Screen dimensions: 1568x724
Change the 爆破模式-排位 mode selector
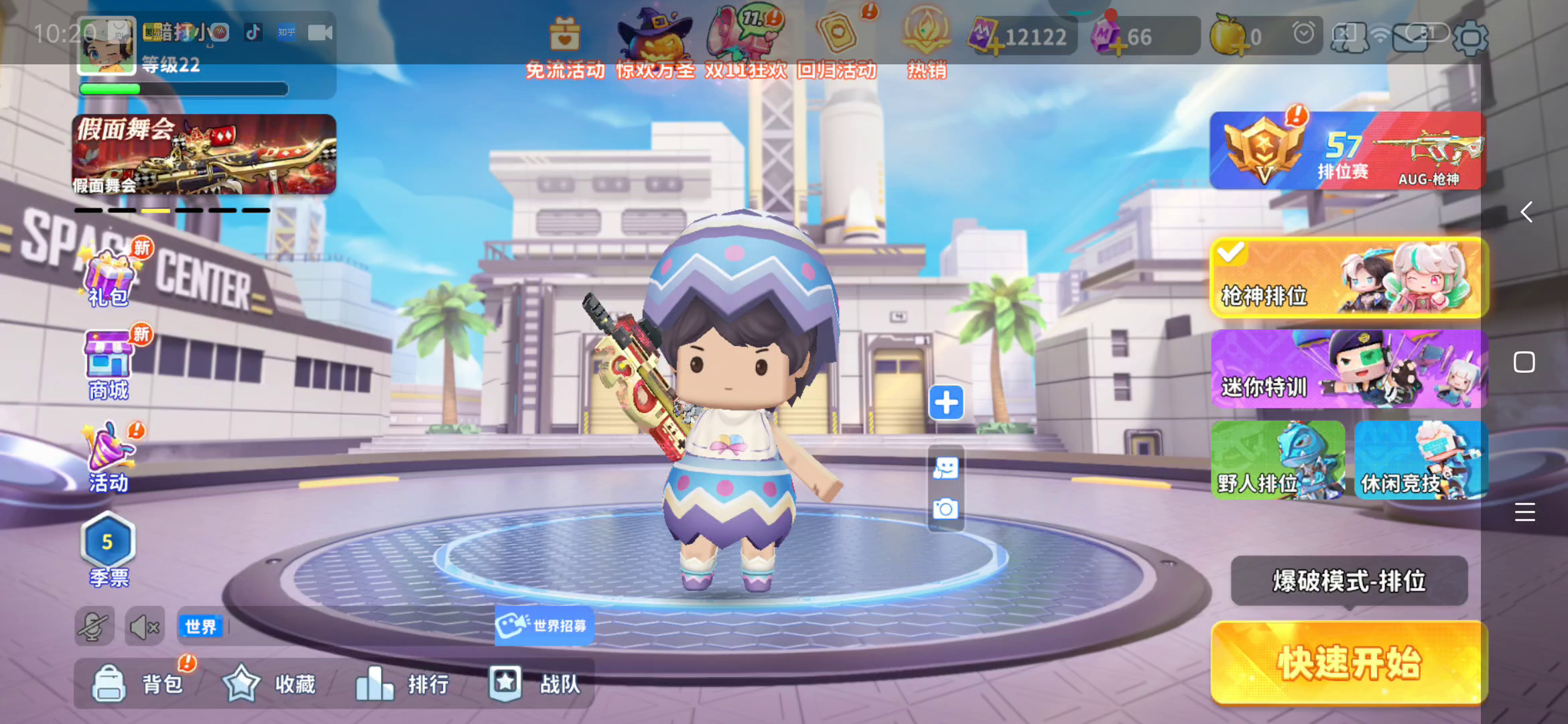(x=1348, y=581)
